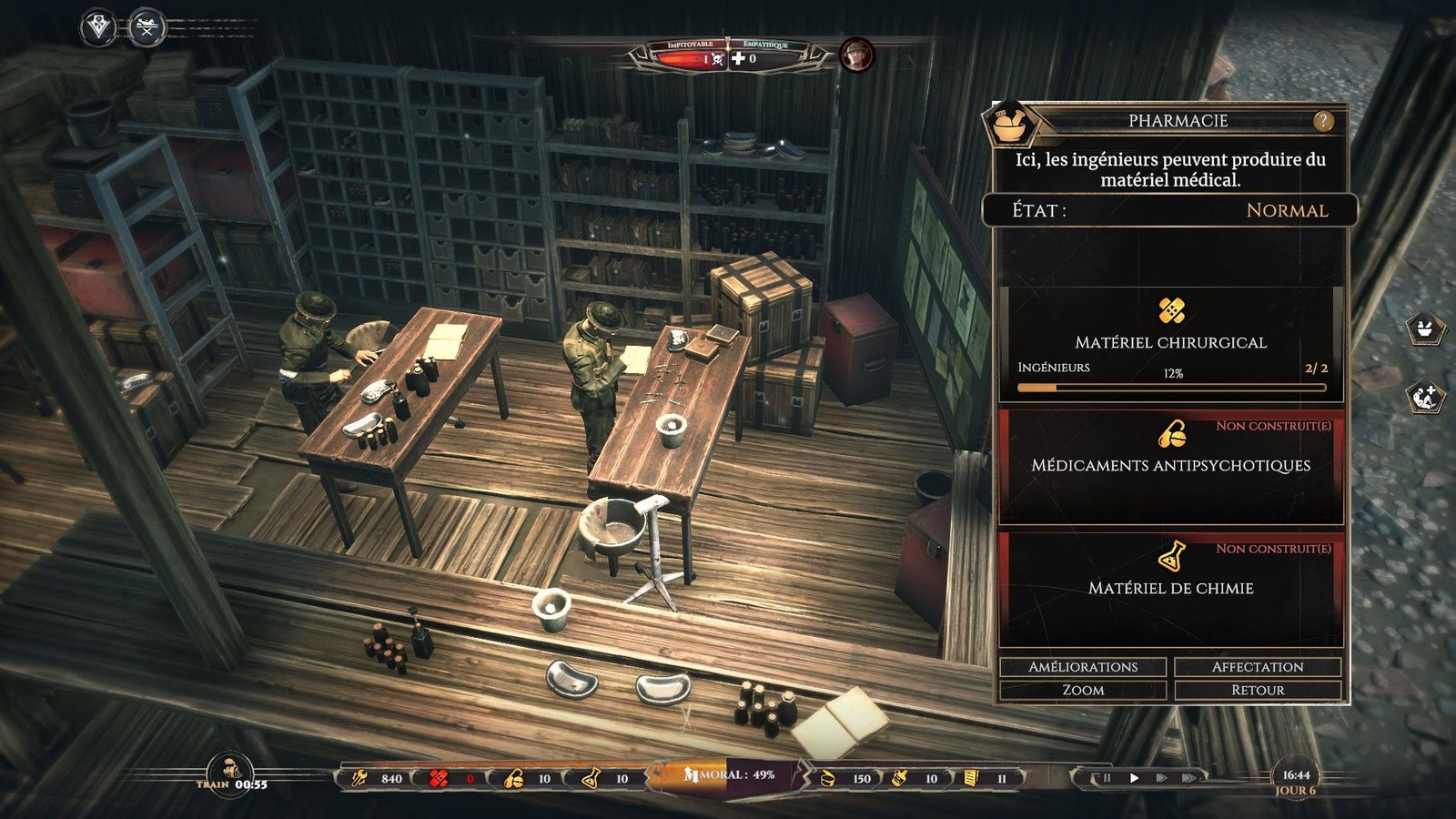Viewport: 1456px width, 819px height.
Task: Switch to double fast-forward speed
Action: click(x=1161, y=778)
